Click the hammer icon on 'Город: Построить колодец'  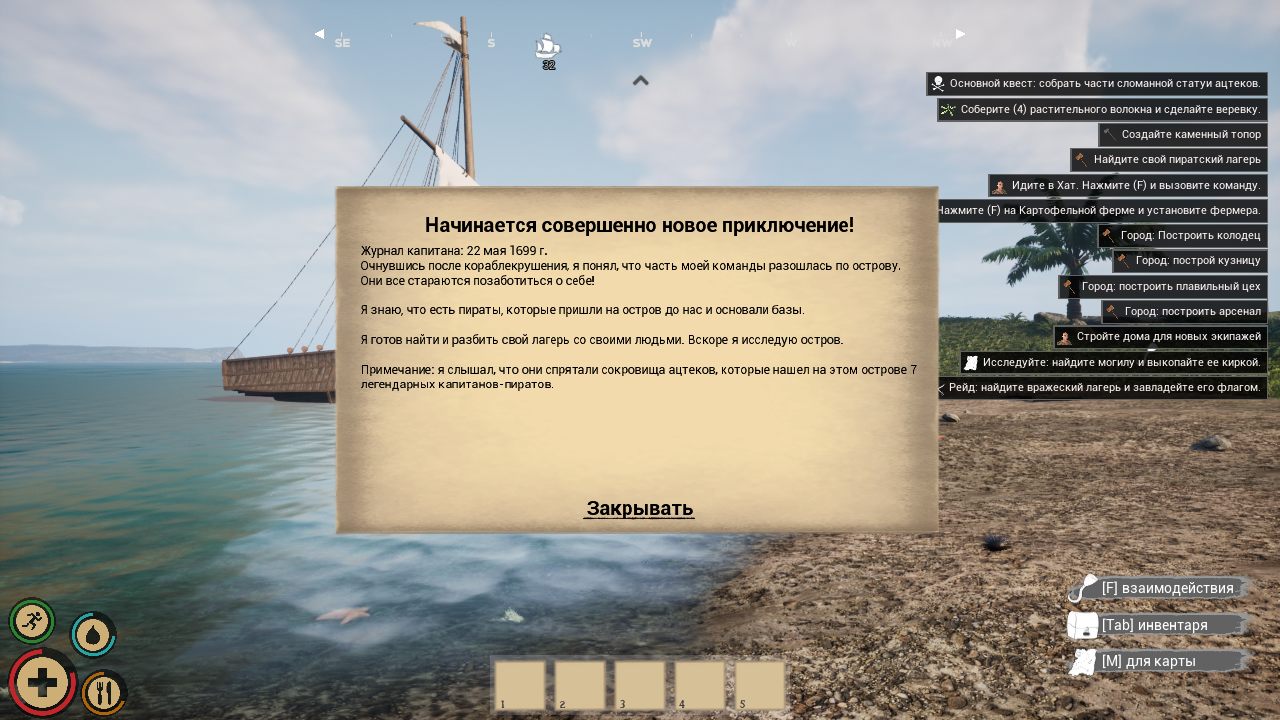1108,236
